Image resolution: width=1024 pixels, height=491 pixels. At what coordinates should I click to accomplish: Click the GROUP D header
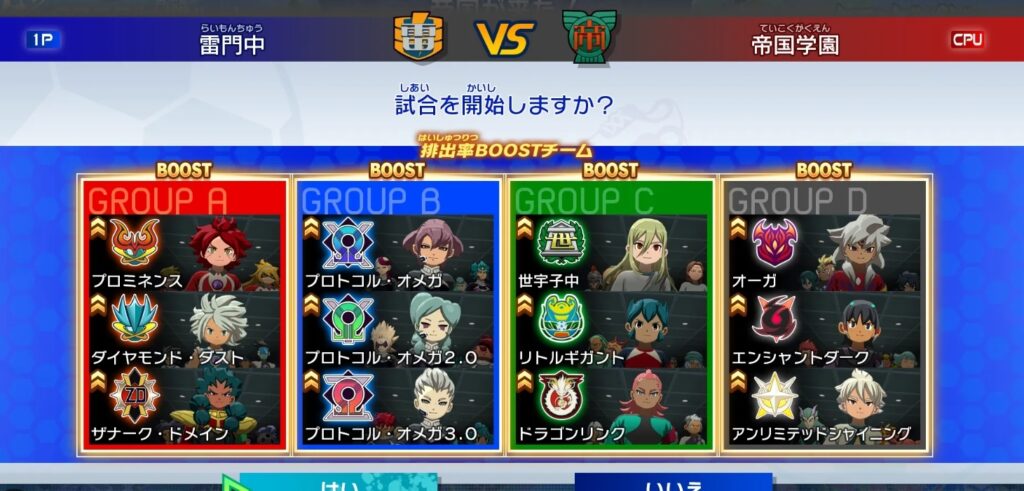click(x=798, y=201)
